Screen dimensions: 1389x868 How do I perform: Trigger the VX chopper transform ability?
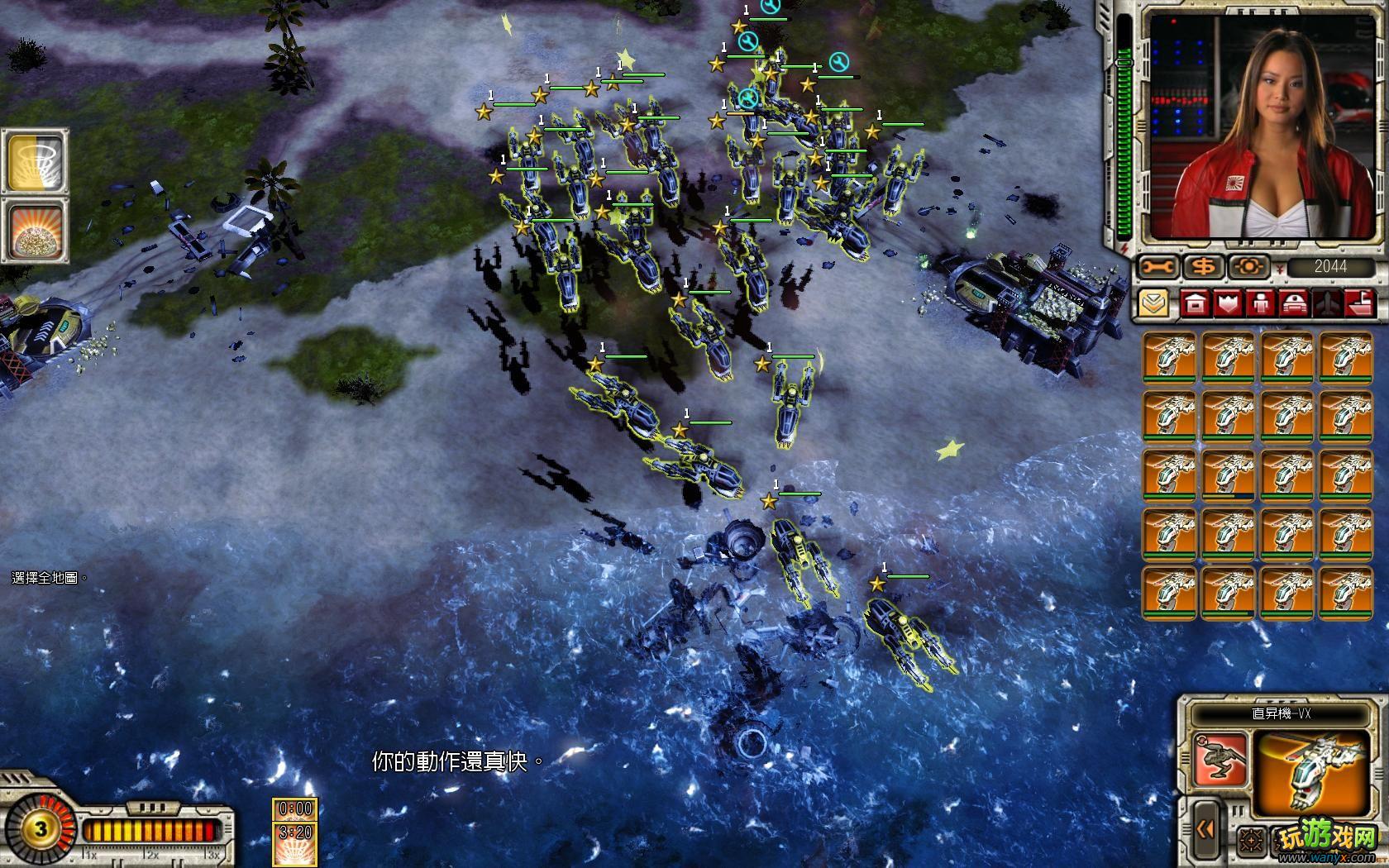(1220, 761)
